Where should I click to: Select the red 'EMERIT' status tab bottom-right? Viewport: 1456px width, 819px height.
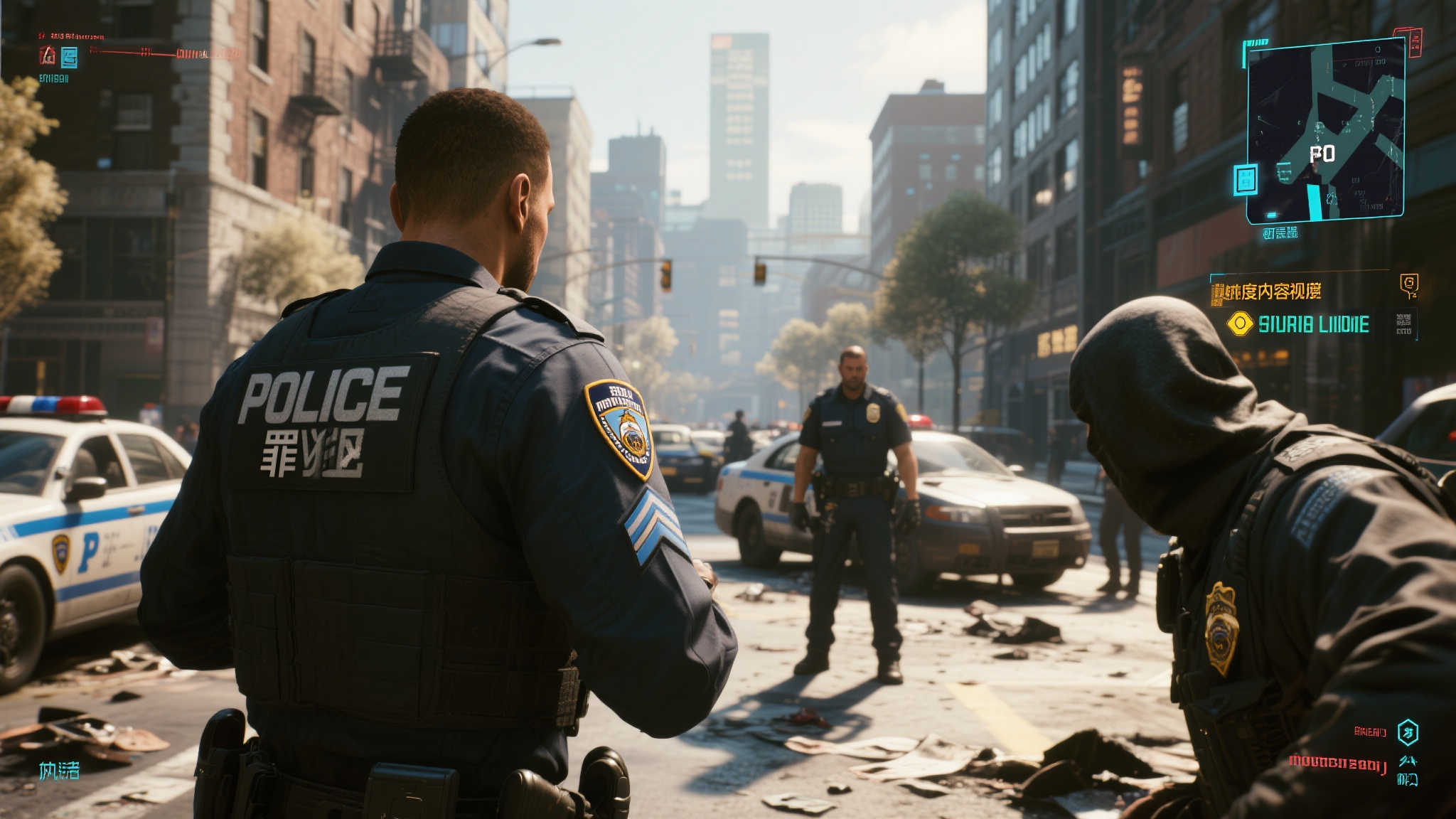1371,732
